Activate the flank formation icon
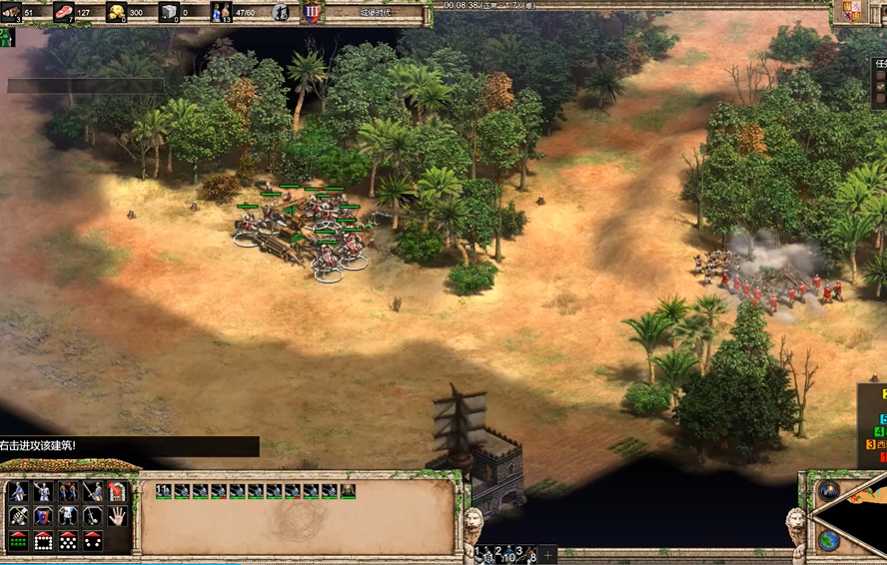Screen dimensions: 887x565 pos(92,540)
